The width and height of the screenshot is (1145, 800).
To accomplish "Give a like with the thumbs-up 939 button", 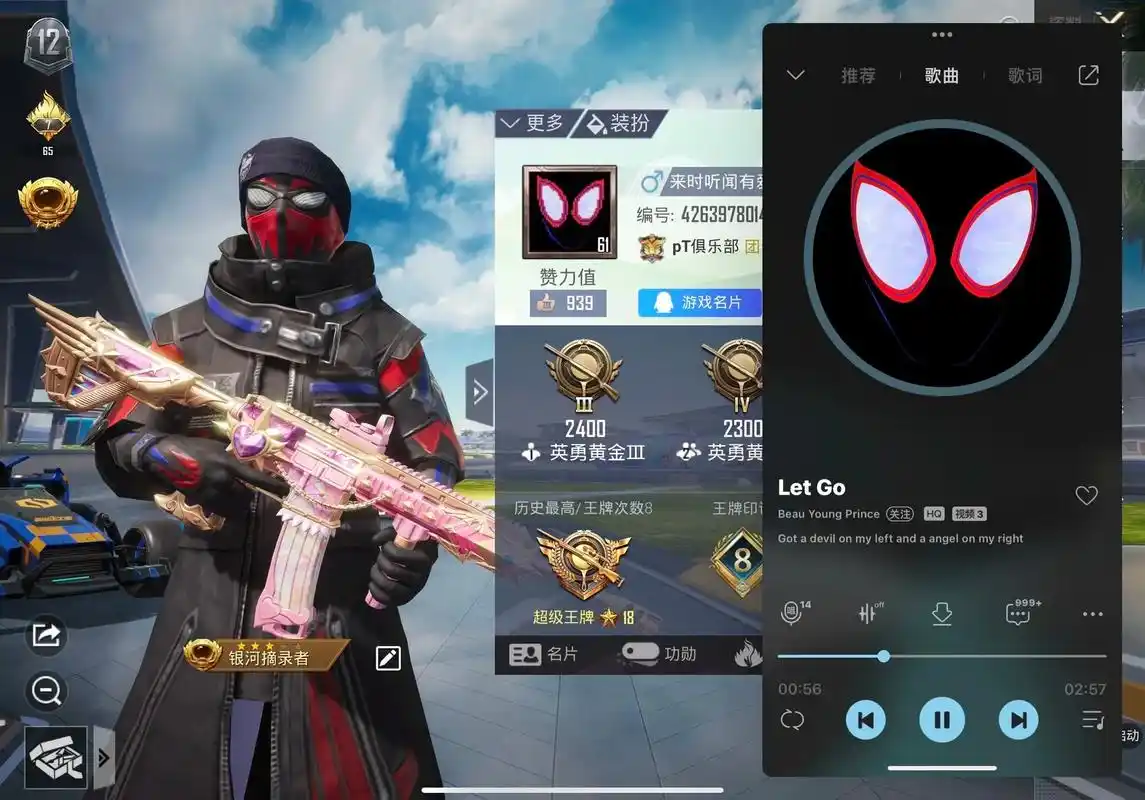I will 568,303.
